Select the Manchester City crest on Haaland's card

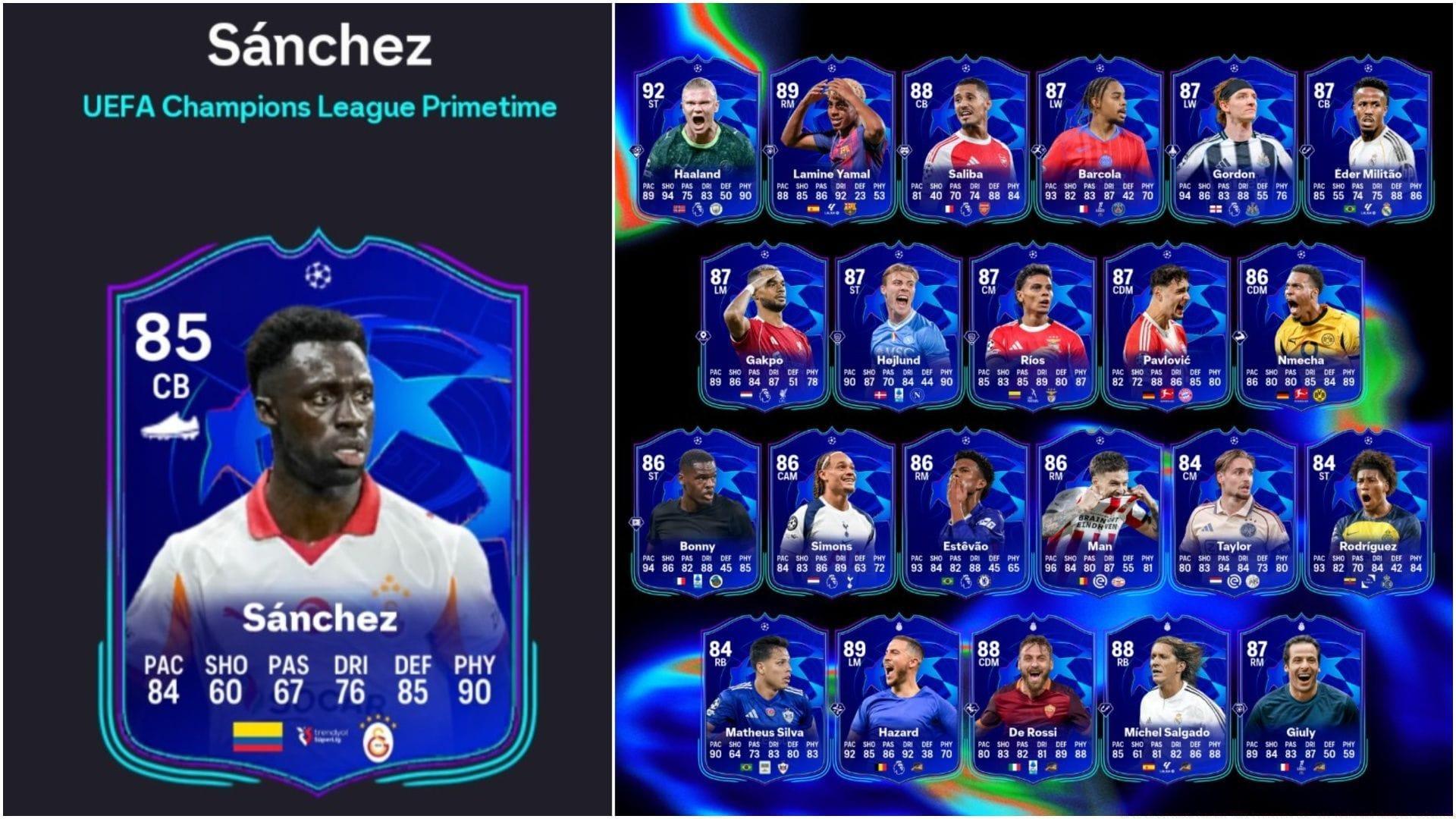tap(717, 208)
